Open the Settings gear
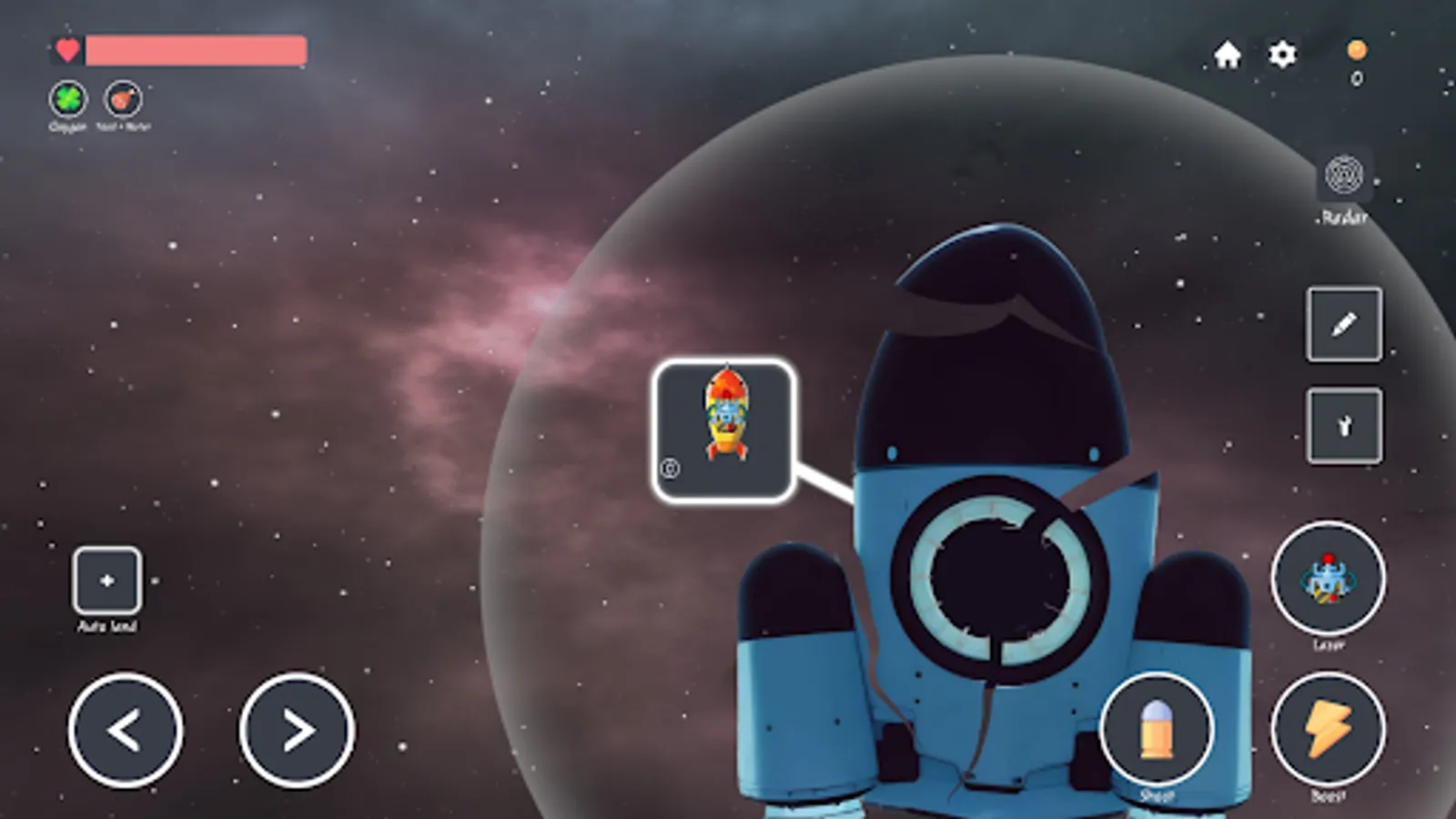Image resolution: width=1456 pixels, height=819 pixels. click(x=1282, y=56)
